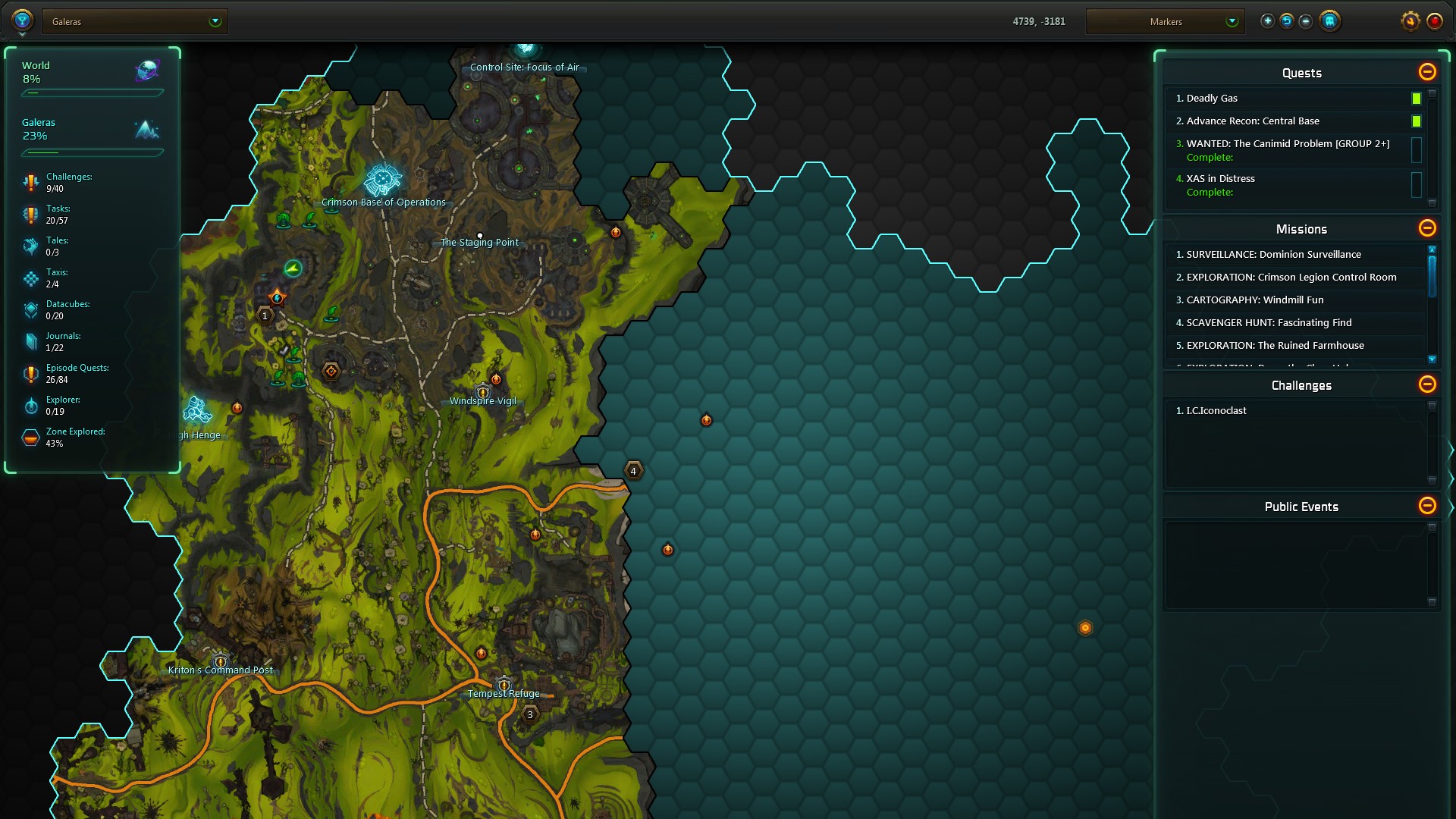Screen dimensions: 1456x819
Task: Click the map zoom-in plus button
Action: click(1267, 21)
